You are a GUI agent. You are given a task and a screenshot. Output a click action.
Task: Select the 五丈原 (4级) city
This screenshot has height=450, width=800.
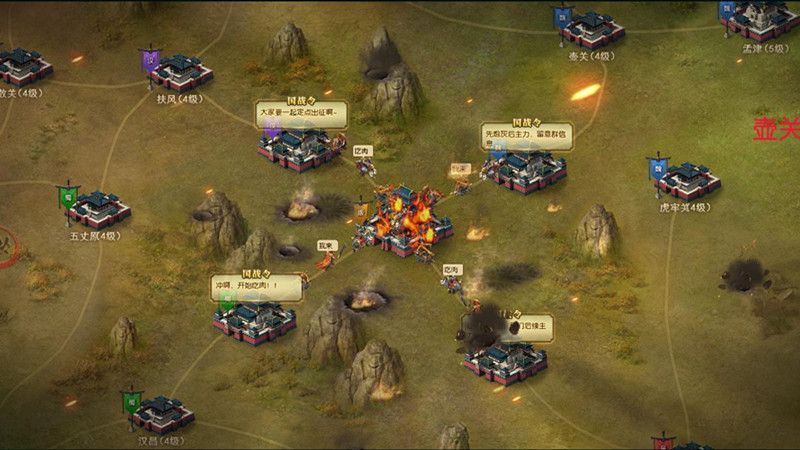tap(98, 208)
